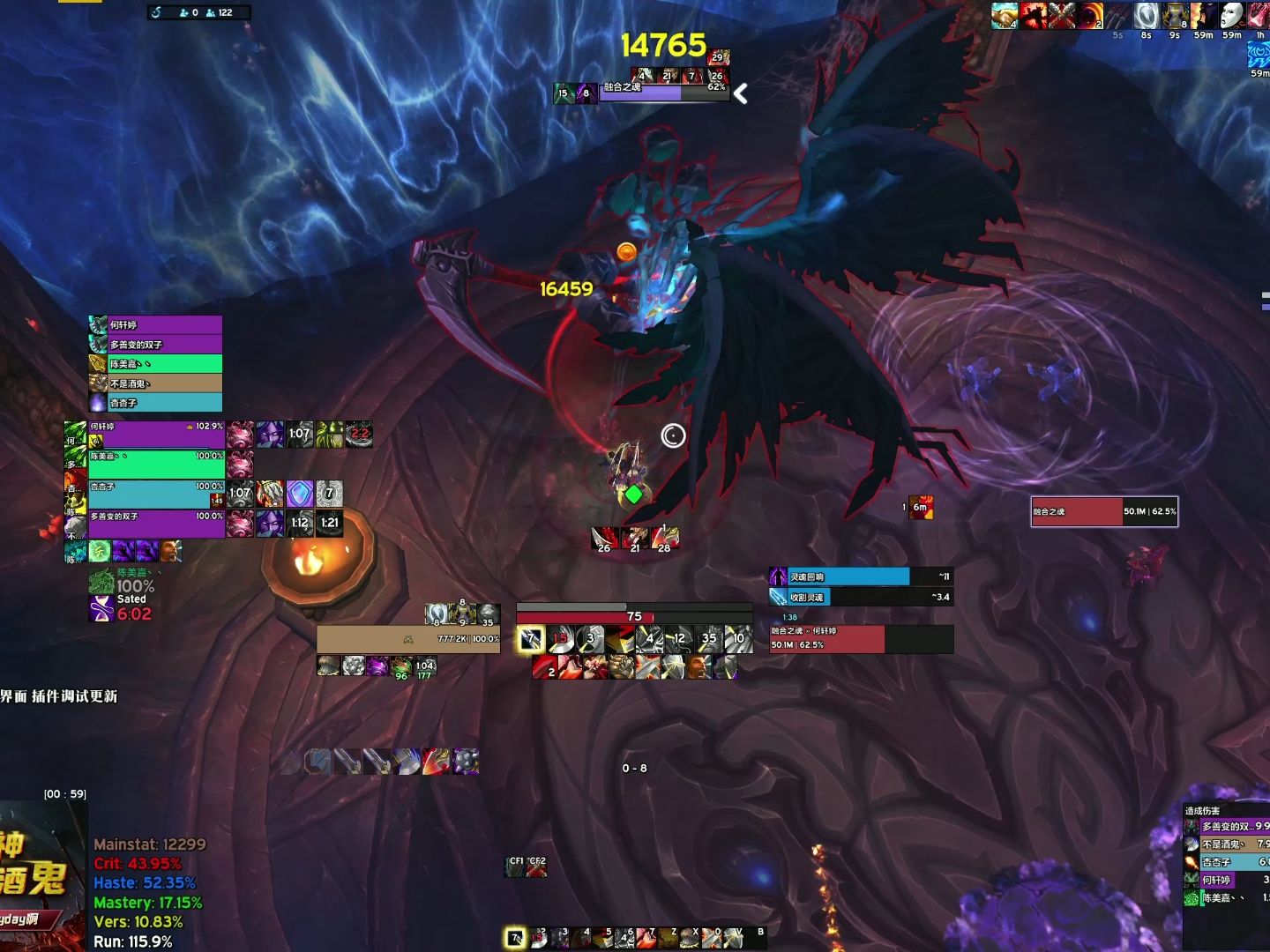Image resolution: width=1270 pixels, height=952 pixels.
Task: Click the handshake buff icon with 4 stacks
Action: point(1003,15)
